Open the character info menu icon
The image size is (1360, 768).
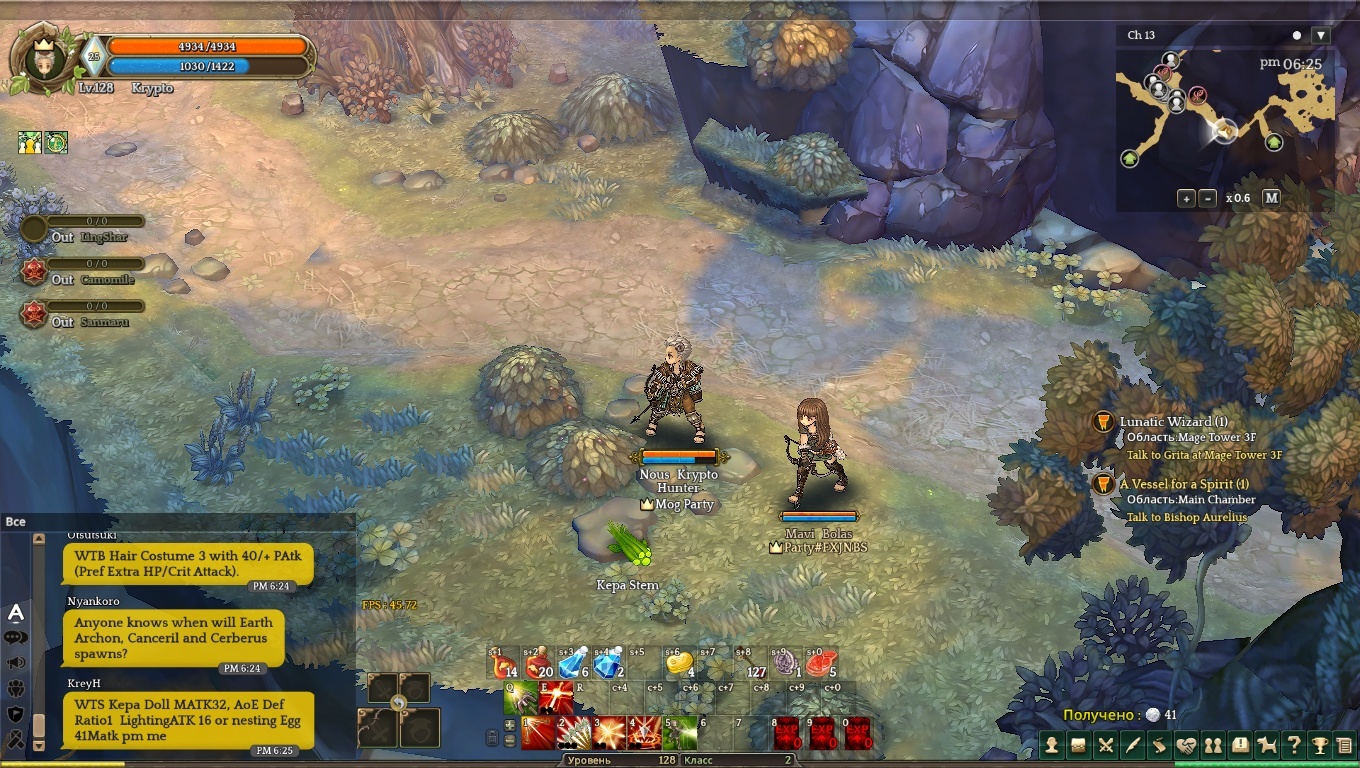click(x=1052, y=745)
